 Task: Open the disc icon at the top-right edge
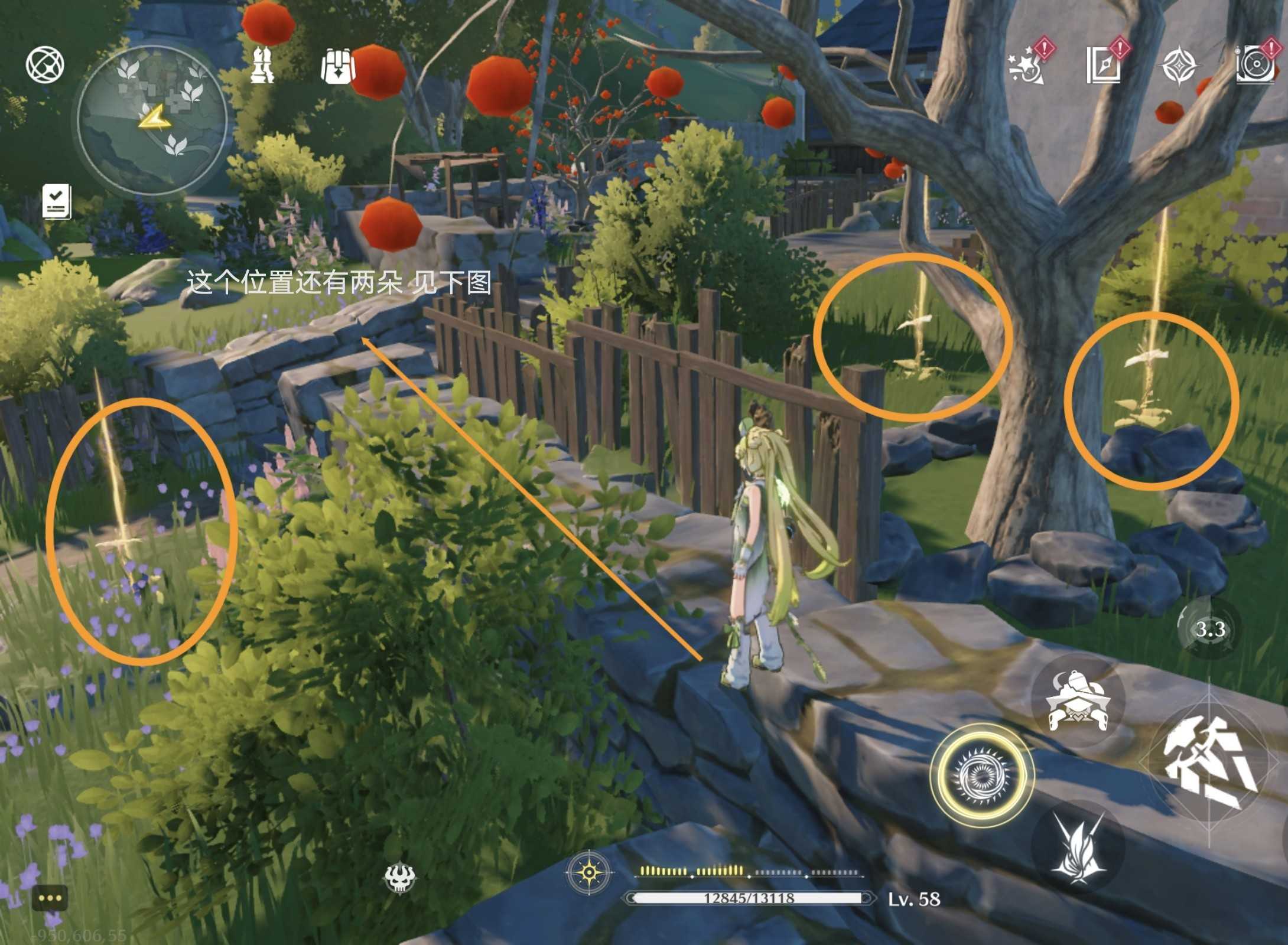[1256, 66]
